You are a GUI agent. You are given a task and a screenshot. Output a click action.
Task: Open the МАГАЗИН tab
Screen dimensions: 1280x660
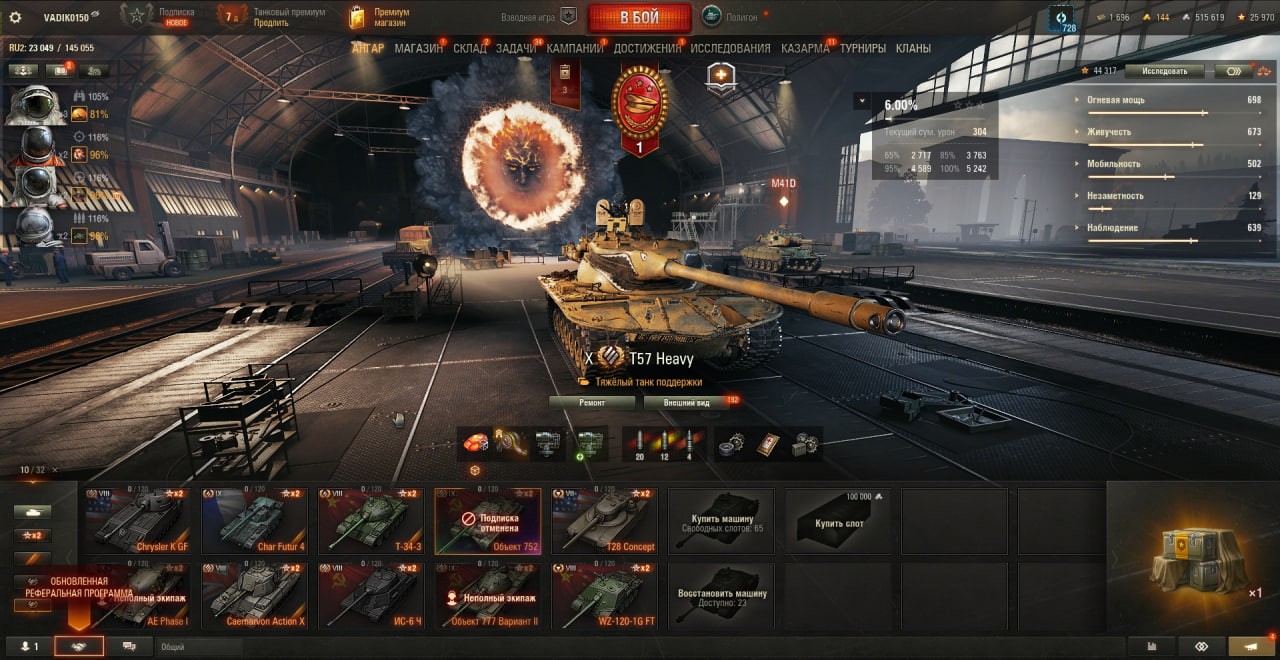point(418,48)
